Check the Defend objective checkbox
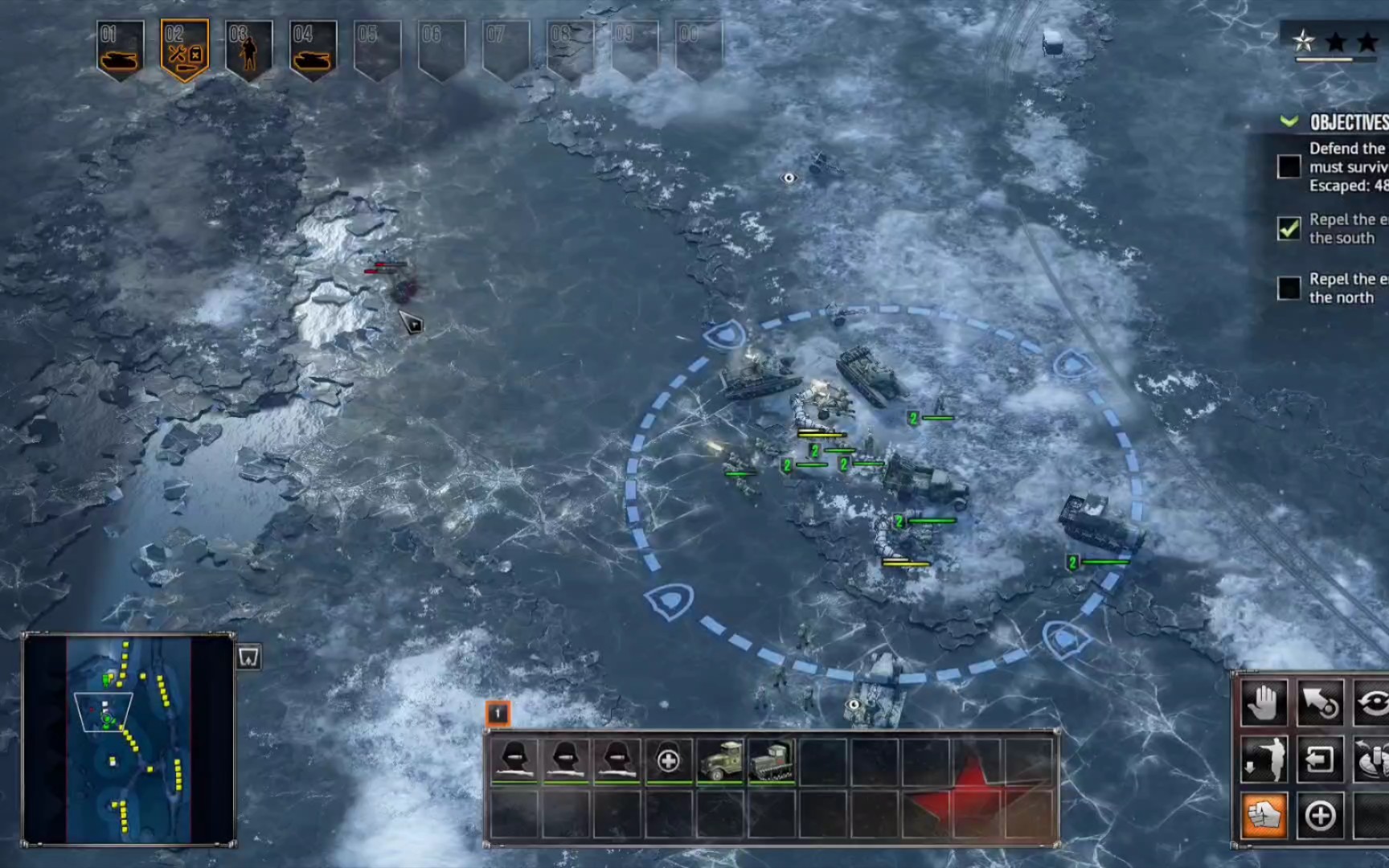The image size is (1389, 868). [x=1290, y=166]
